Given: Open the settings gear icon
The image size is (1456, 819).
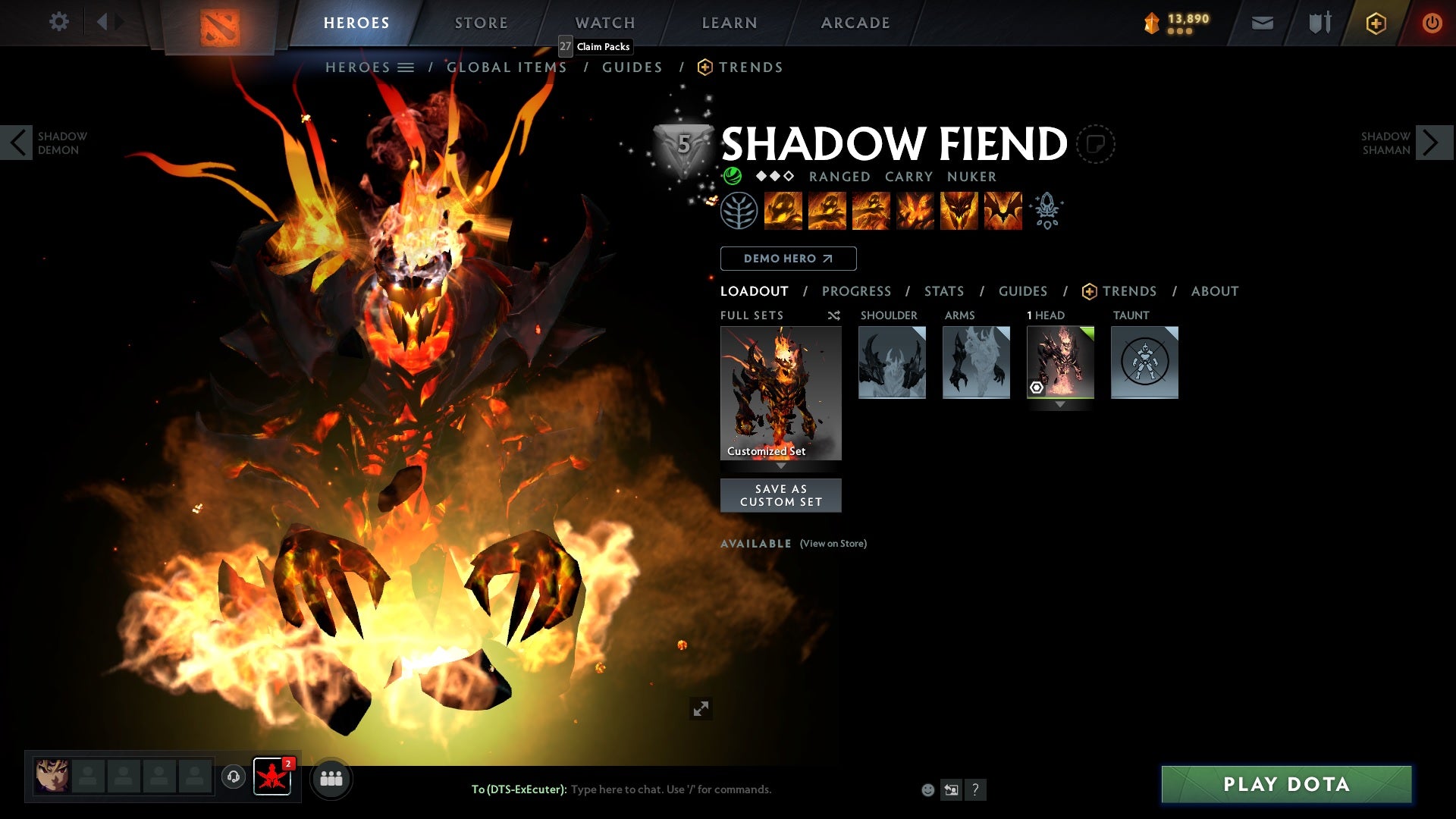Looking at the screenshot, I should tap(59, 23).
